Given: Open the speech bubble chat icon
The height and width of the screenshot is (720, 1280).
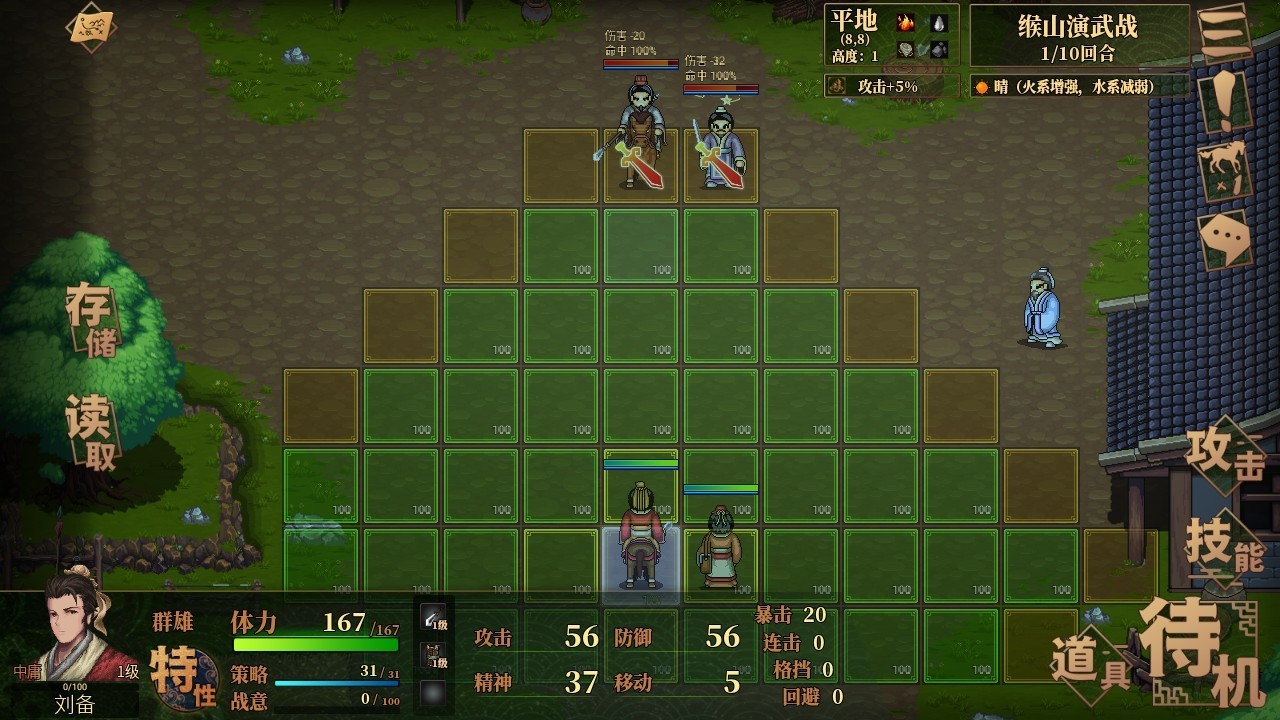Looking at the screenshot, I should (1225, 239).
